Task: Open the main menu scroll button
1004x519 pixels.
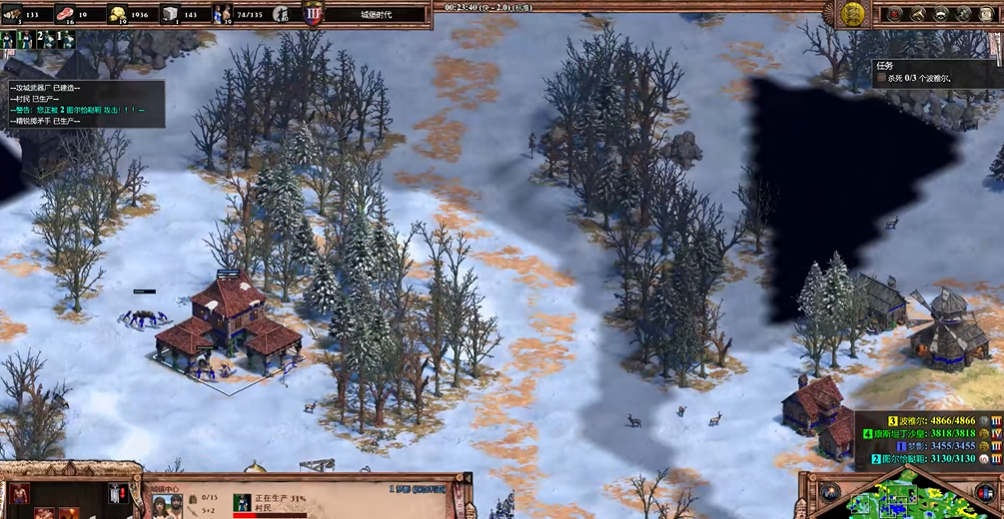Action: pos(986,14)
